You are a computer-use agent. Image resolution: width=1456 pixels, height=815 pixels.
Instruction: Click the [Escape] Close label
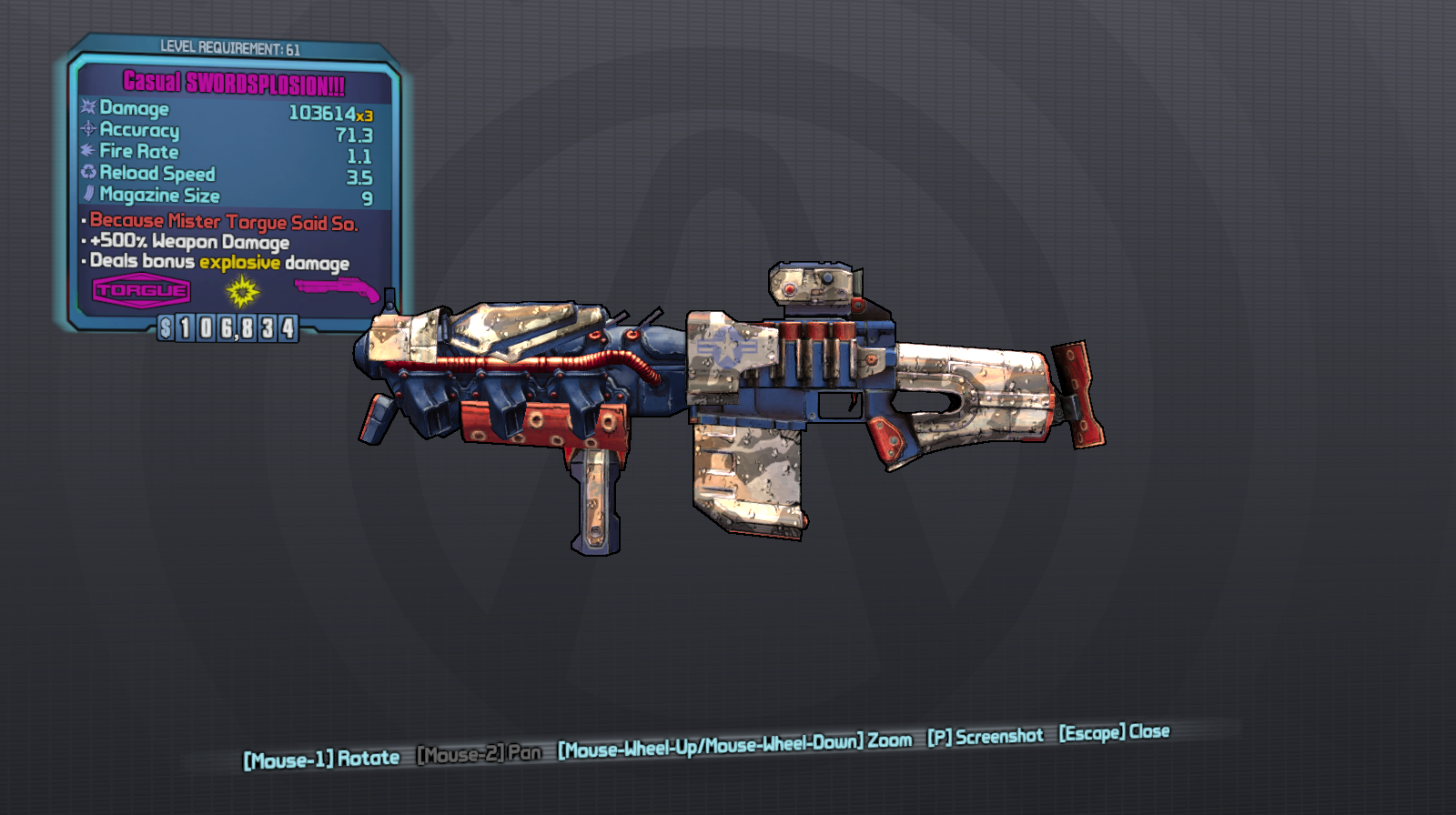coord(1116,731)
